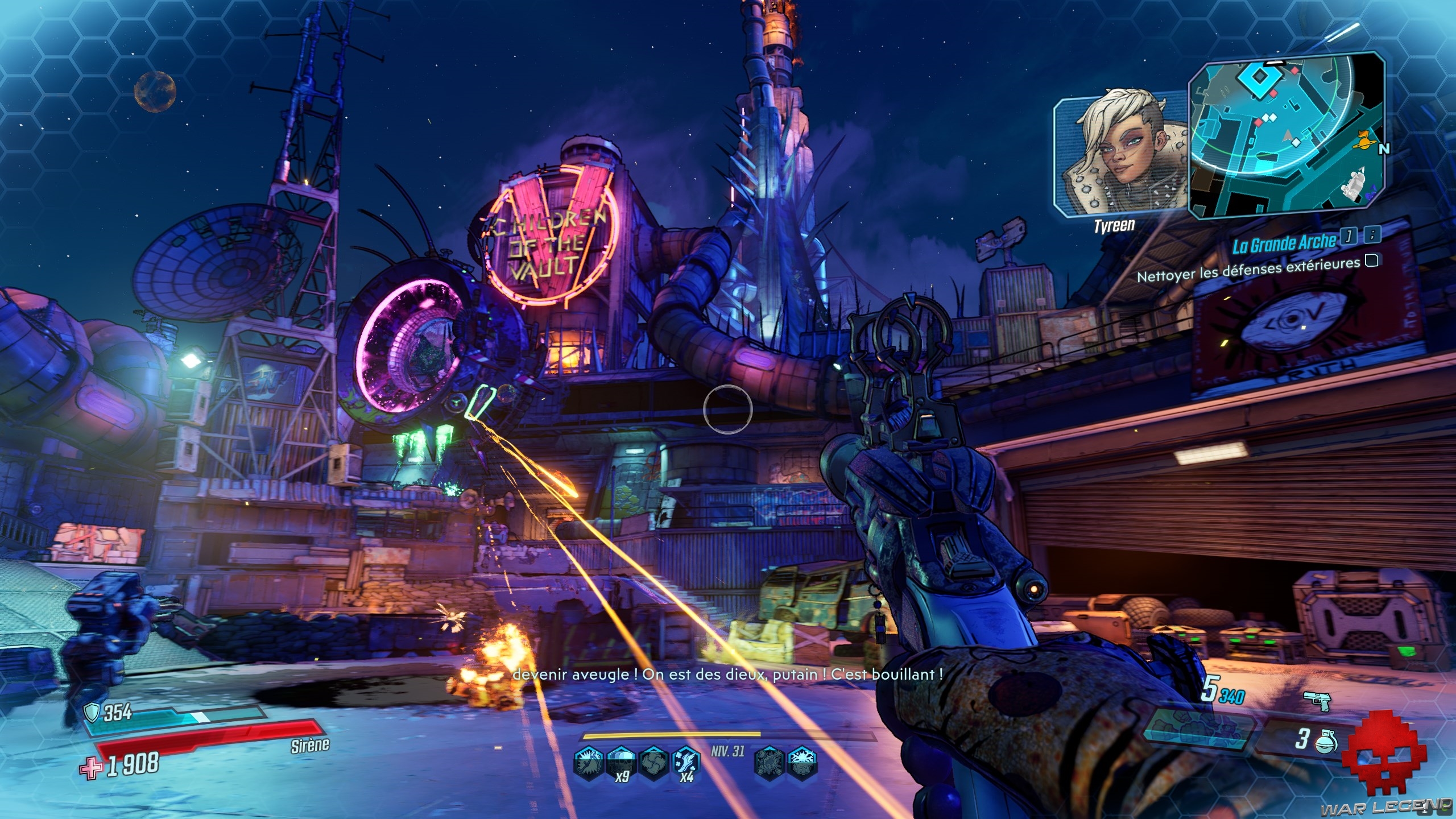Choose the four-petal swirl skill icon
Viewport: 1456px width, 819px height.
(653, 763)
